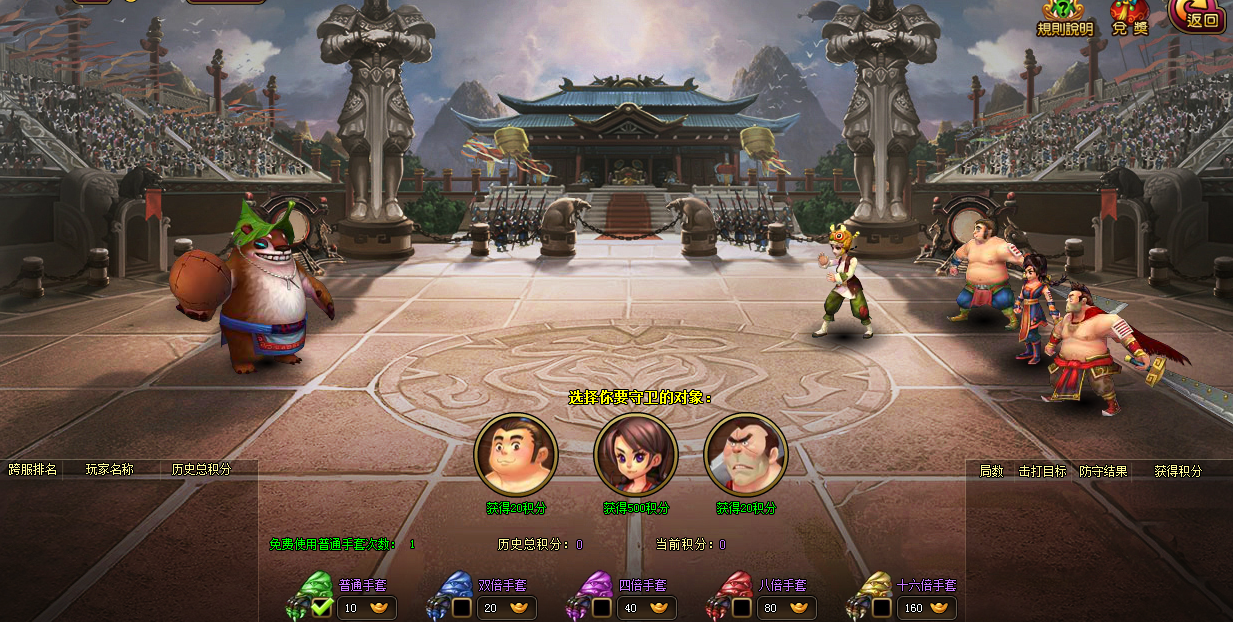The width and height of the screenshot is (1233, 622).
Task: Select the 十六倍手套 sixteen-times glove checkbox
Action: 881,607
